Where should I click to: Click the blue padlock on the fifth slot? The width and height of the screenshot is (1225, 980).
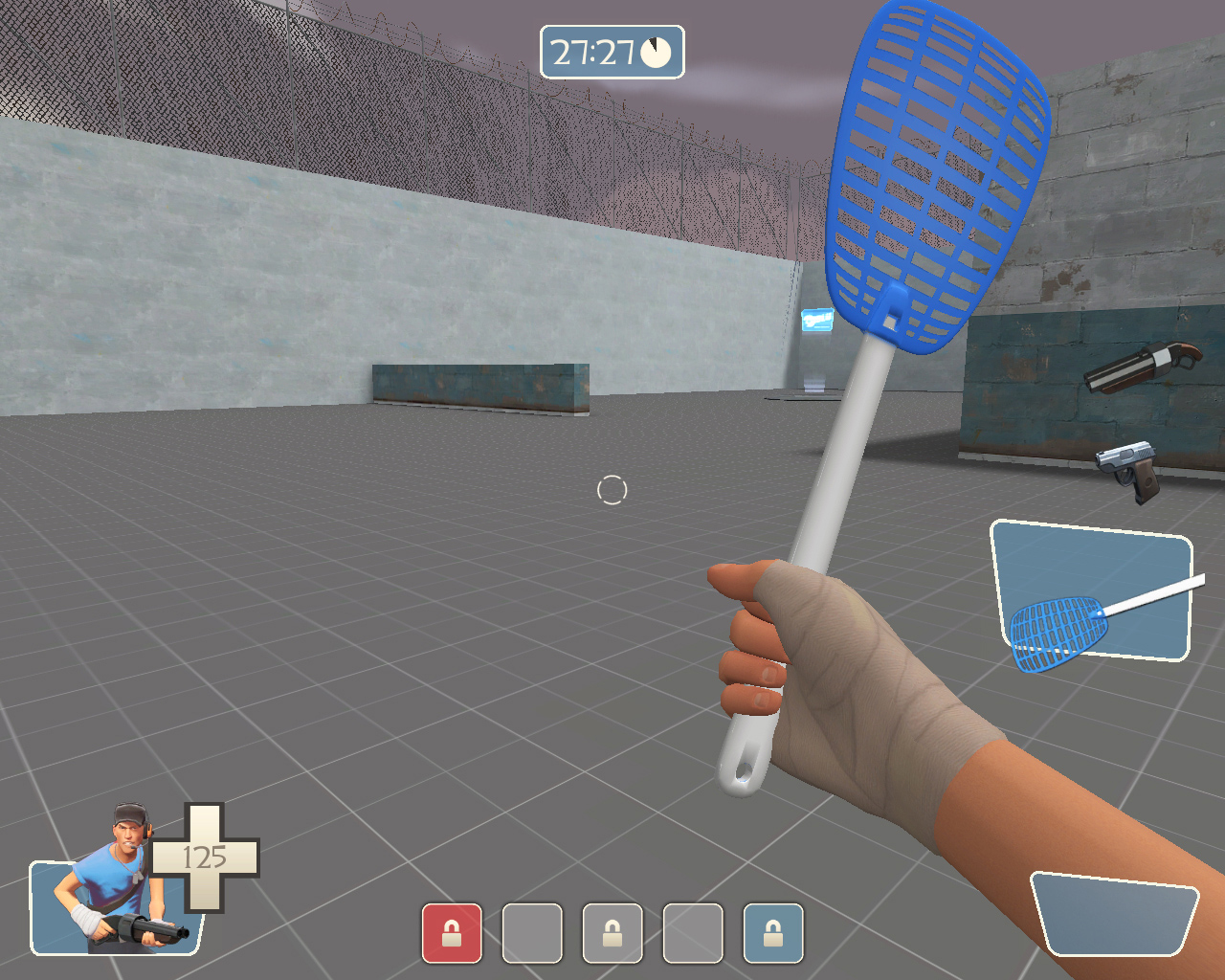[772, 933]
